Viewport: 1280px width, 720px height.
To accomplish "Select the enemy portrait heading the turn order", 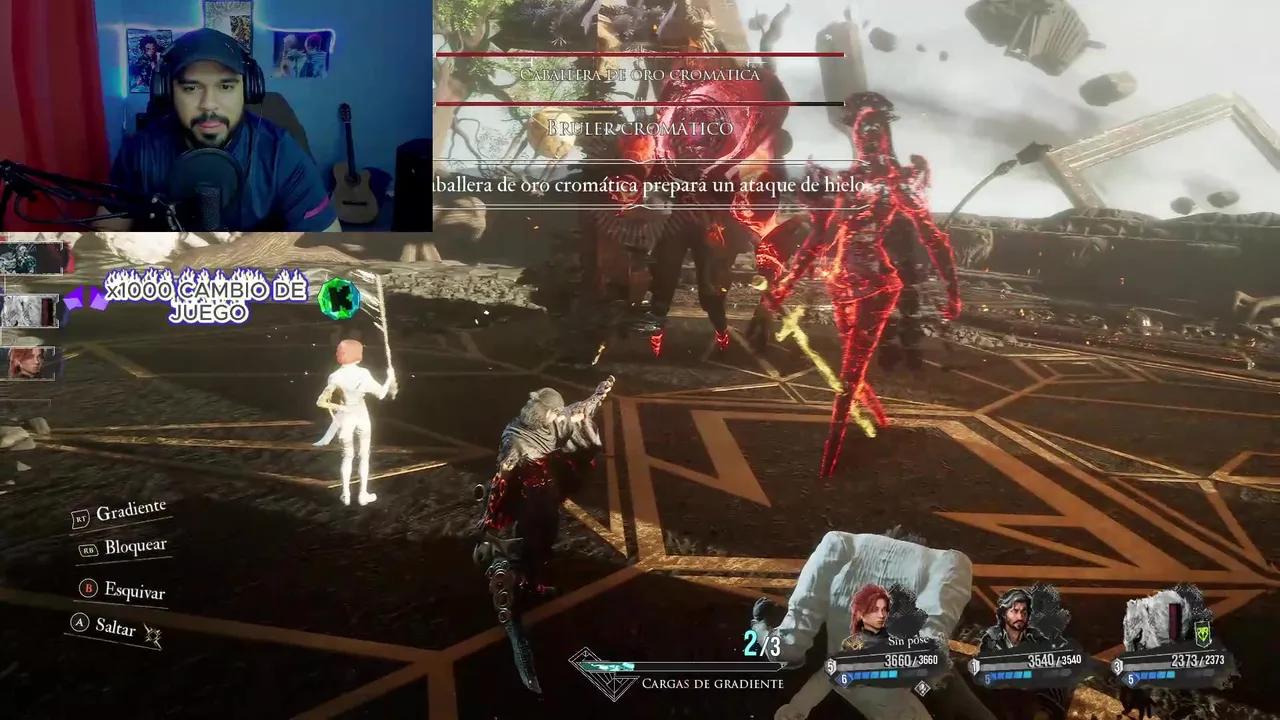I will pos(27,258).
